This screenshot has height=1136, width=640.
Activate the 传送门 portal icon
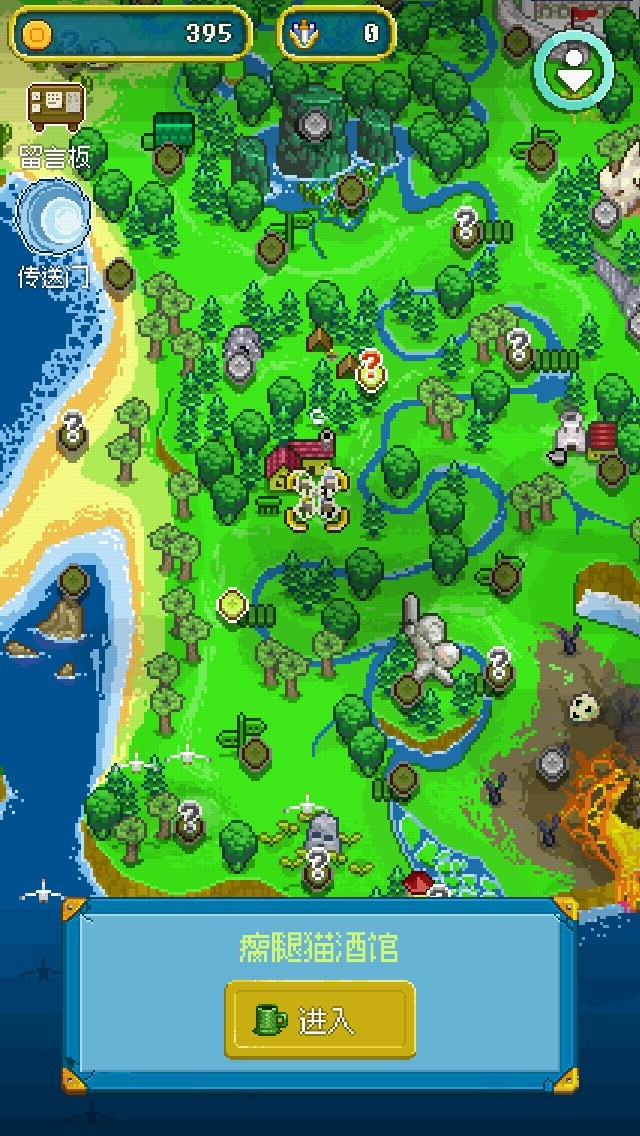[x=54, y=216]
